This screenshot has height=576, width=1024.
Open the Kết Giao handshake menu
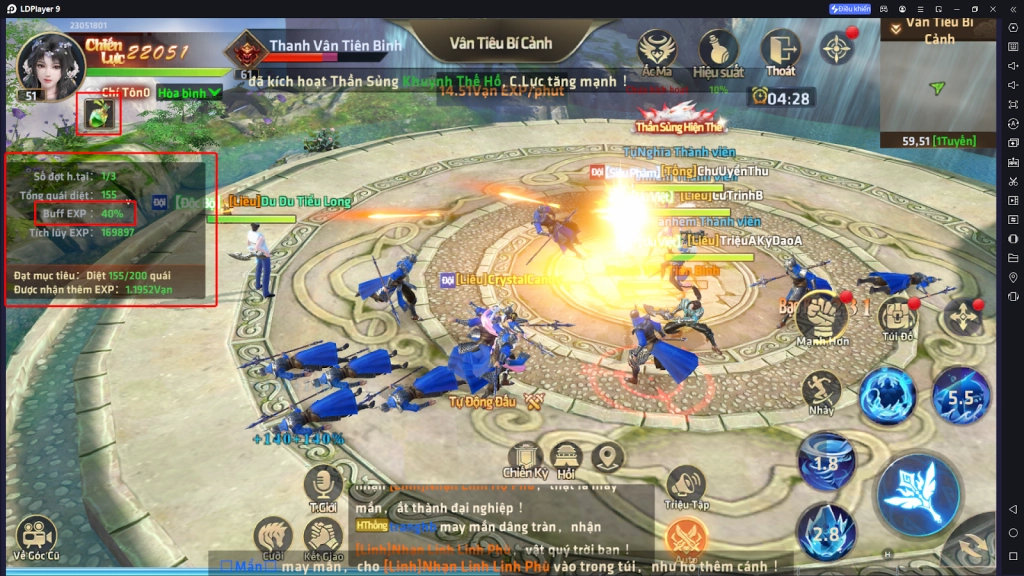pyautogui.click(x=323, y=538)
